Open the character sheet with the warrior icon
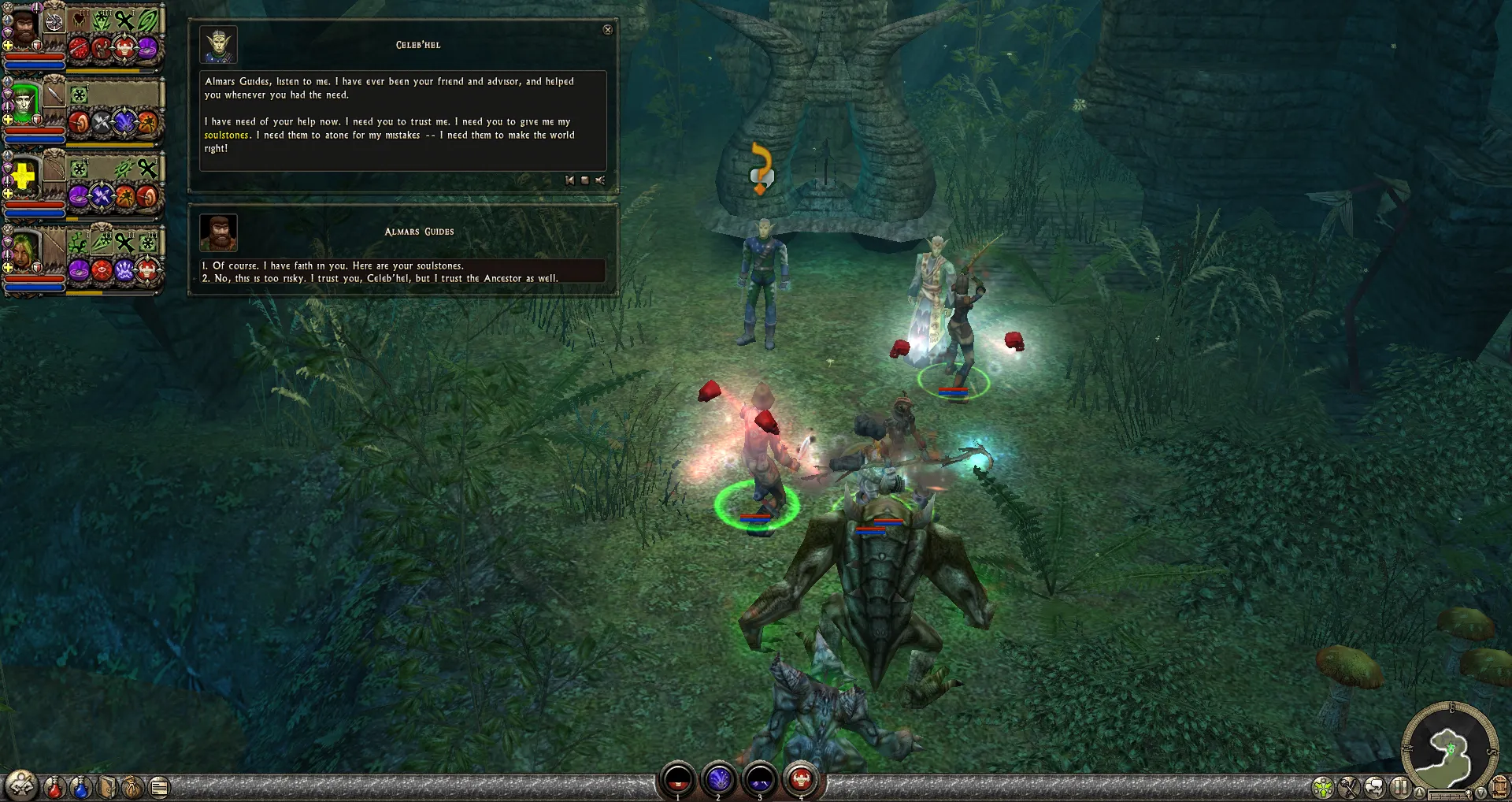Image resolution: width=1512 pixels, height=802 pixels. 21,785
